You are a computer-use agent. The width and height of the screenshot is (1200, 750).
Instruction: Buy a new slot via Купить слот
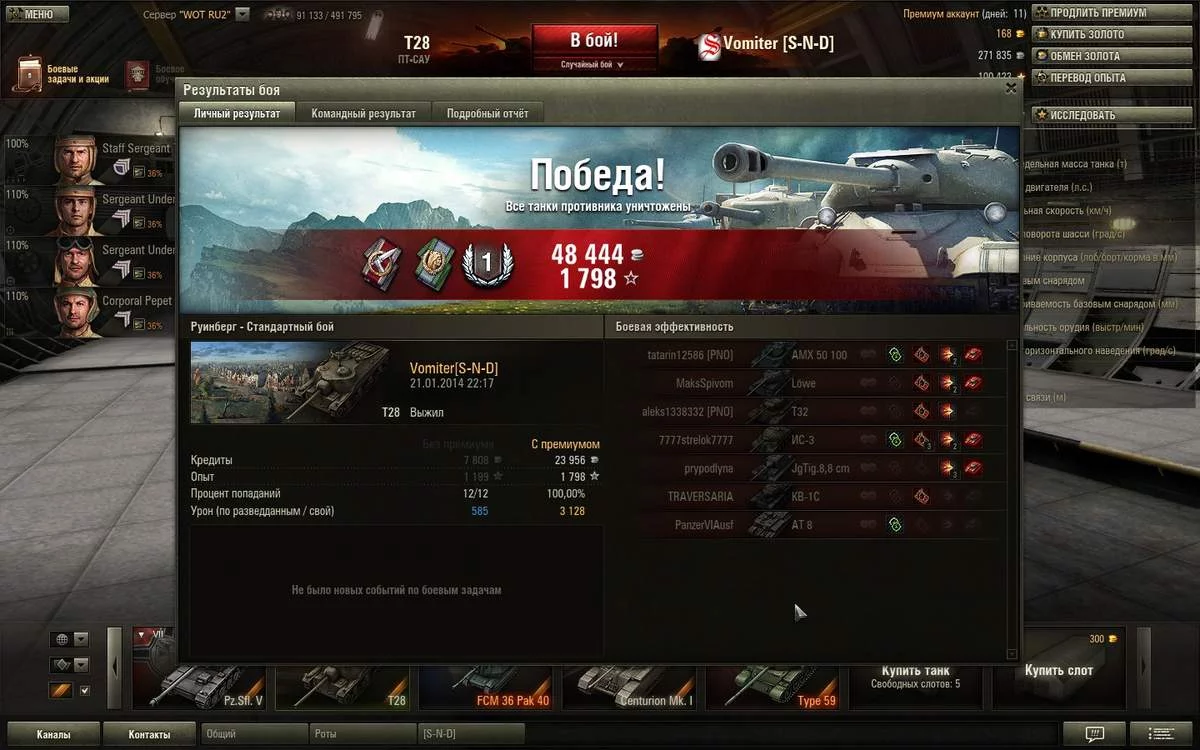point(1058,670)
